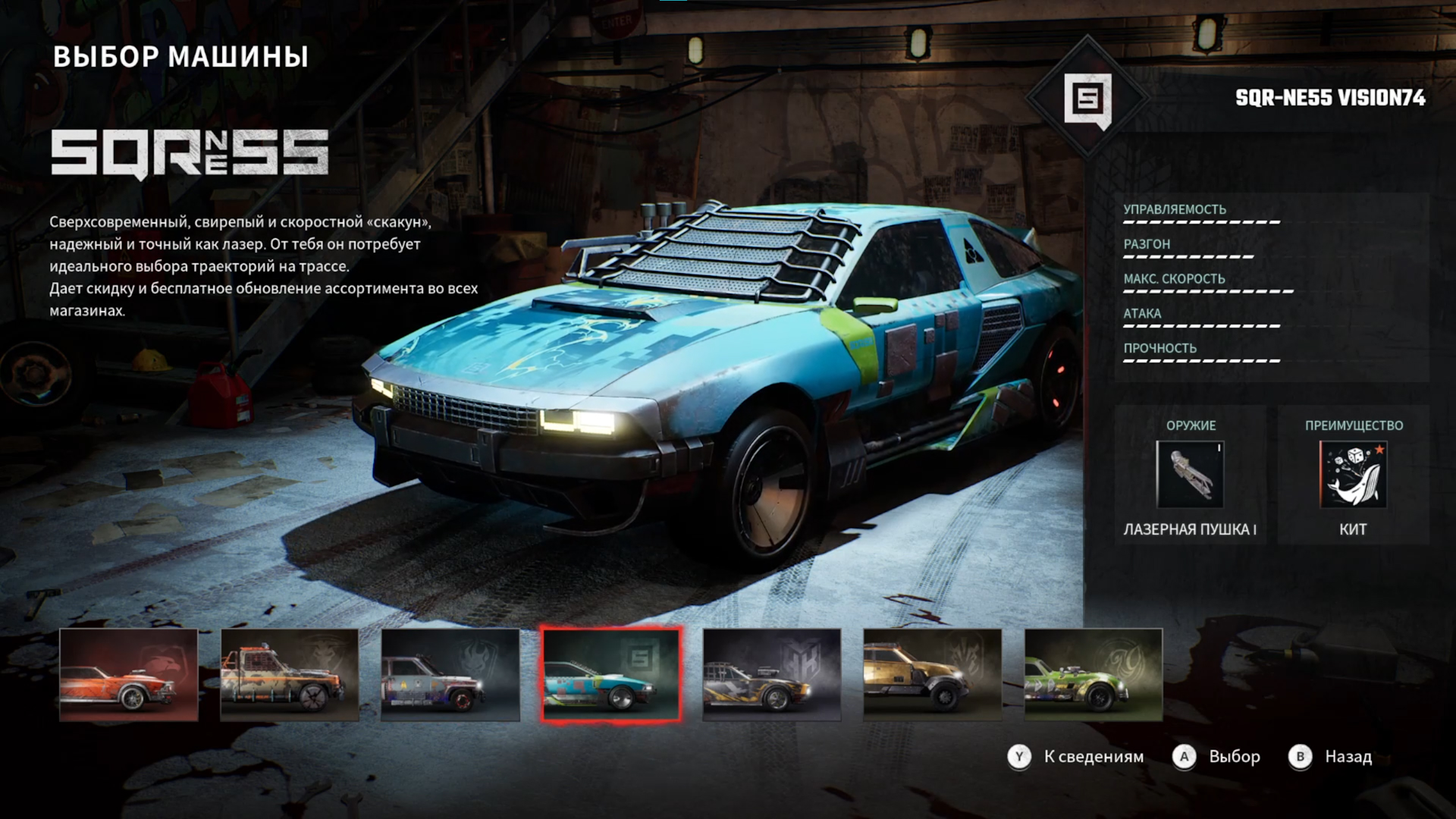Pick the yellow buggy car thumbnail
1456x819 pixels.
[x=933, y=675]
